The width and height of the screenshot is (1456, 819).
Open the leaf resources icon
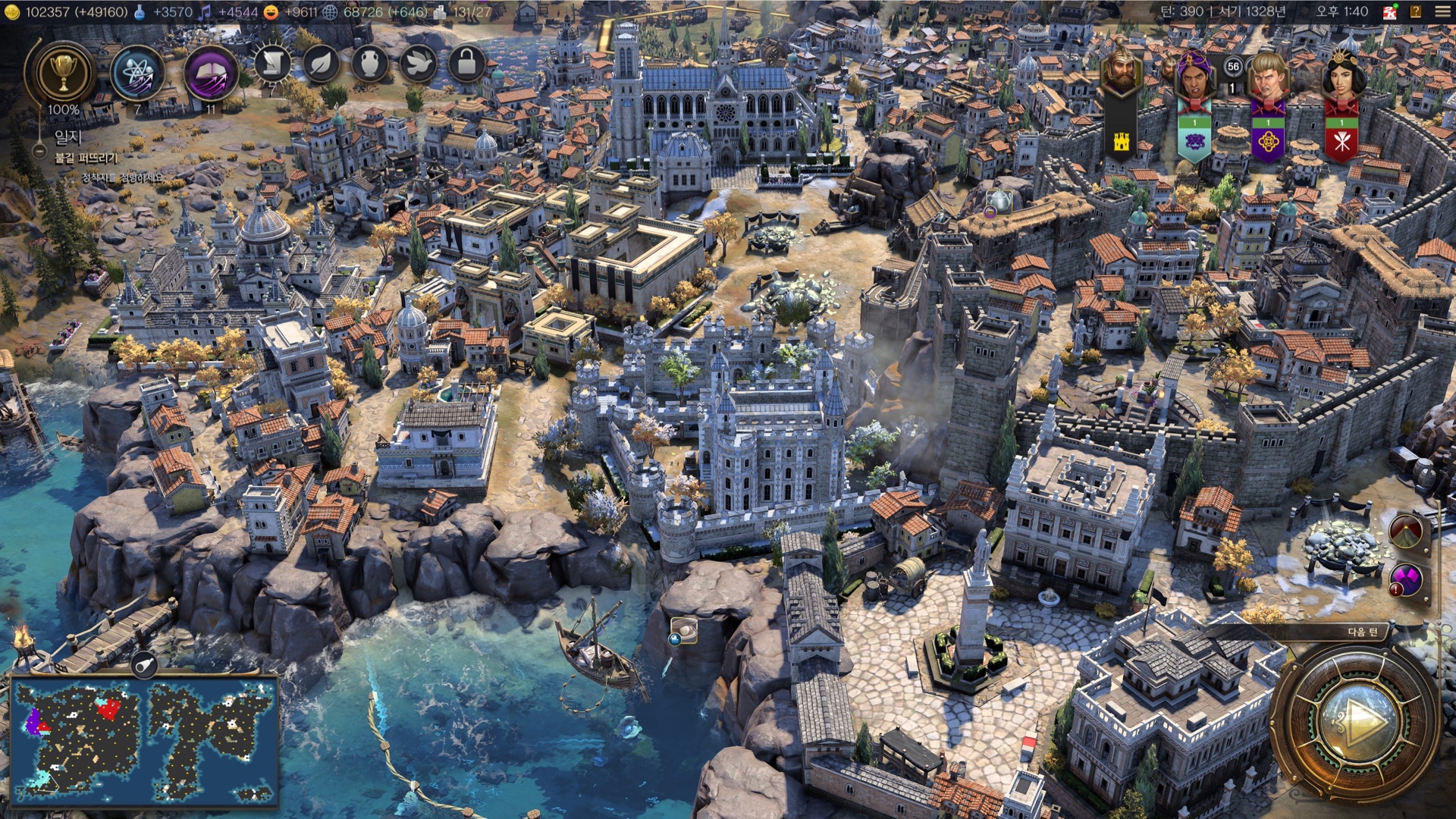[x=321, y=64]
